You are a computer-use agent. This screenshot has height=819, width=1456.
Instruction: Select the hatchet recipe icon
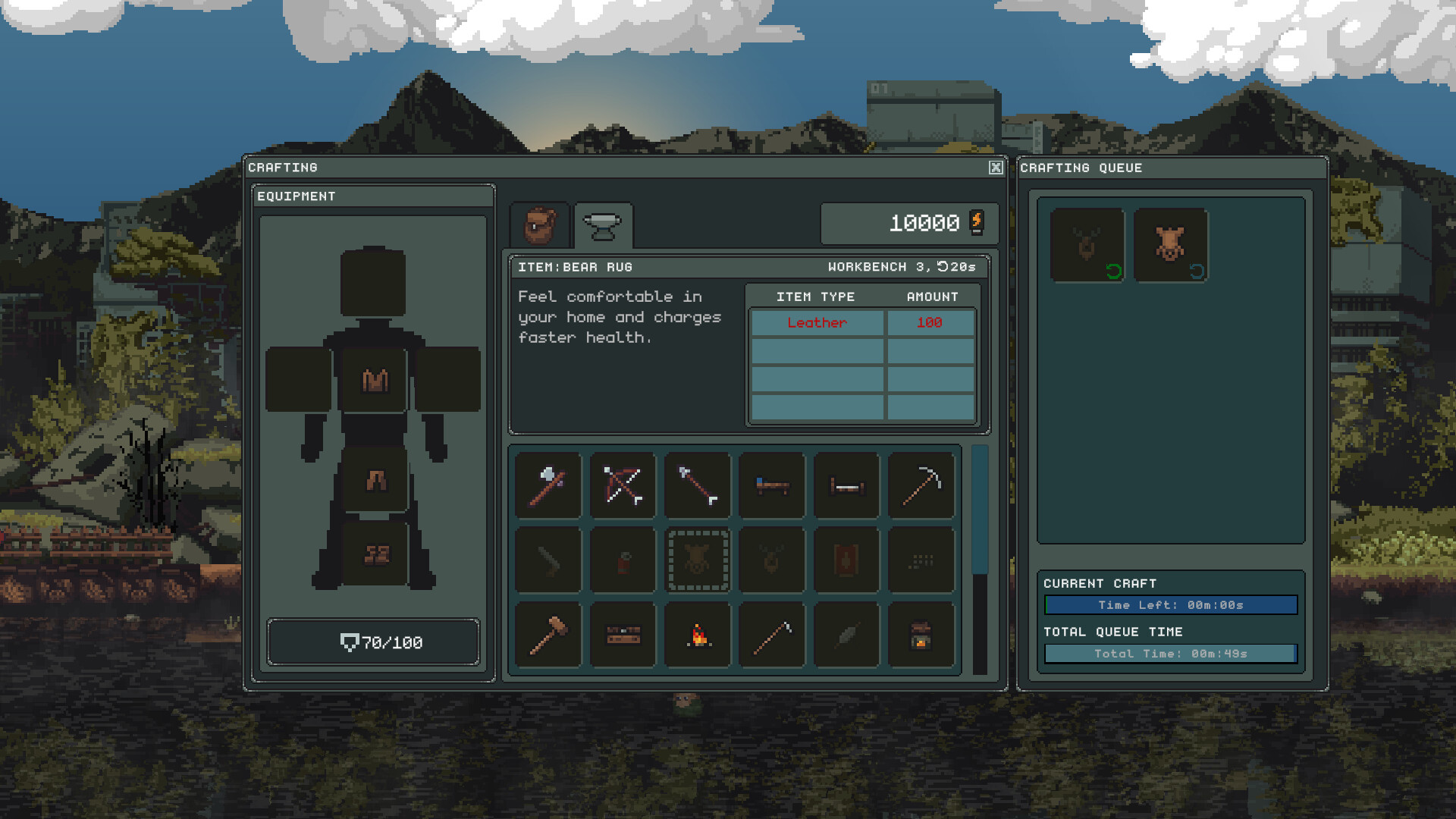(548, 485)
